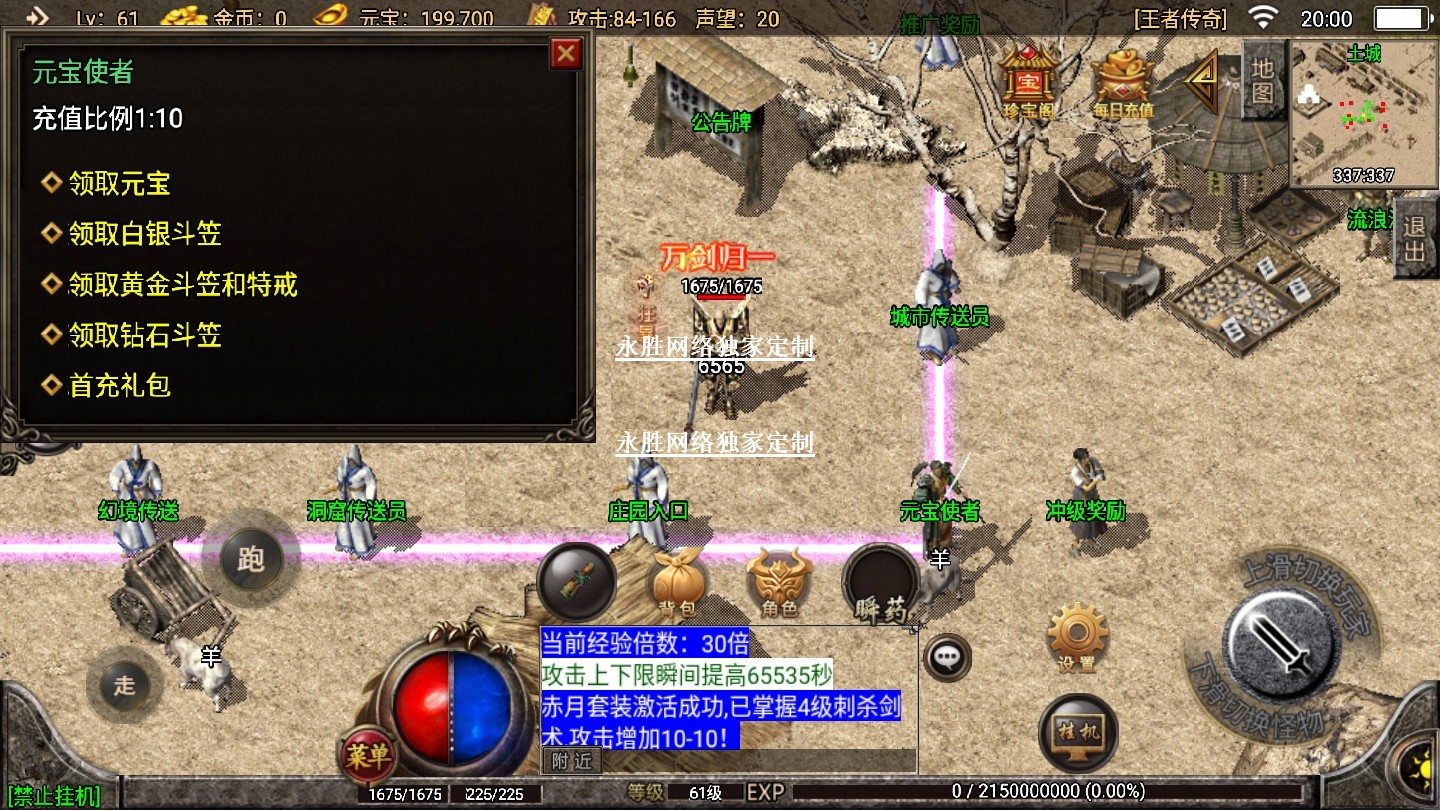This screenshot has width=1440, height=810.
Task: Open the 菜单 menu button
Action: click(367, 757)
